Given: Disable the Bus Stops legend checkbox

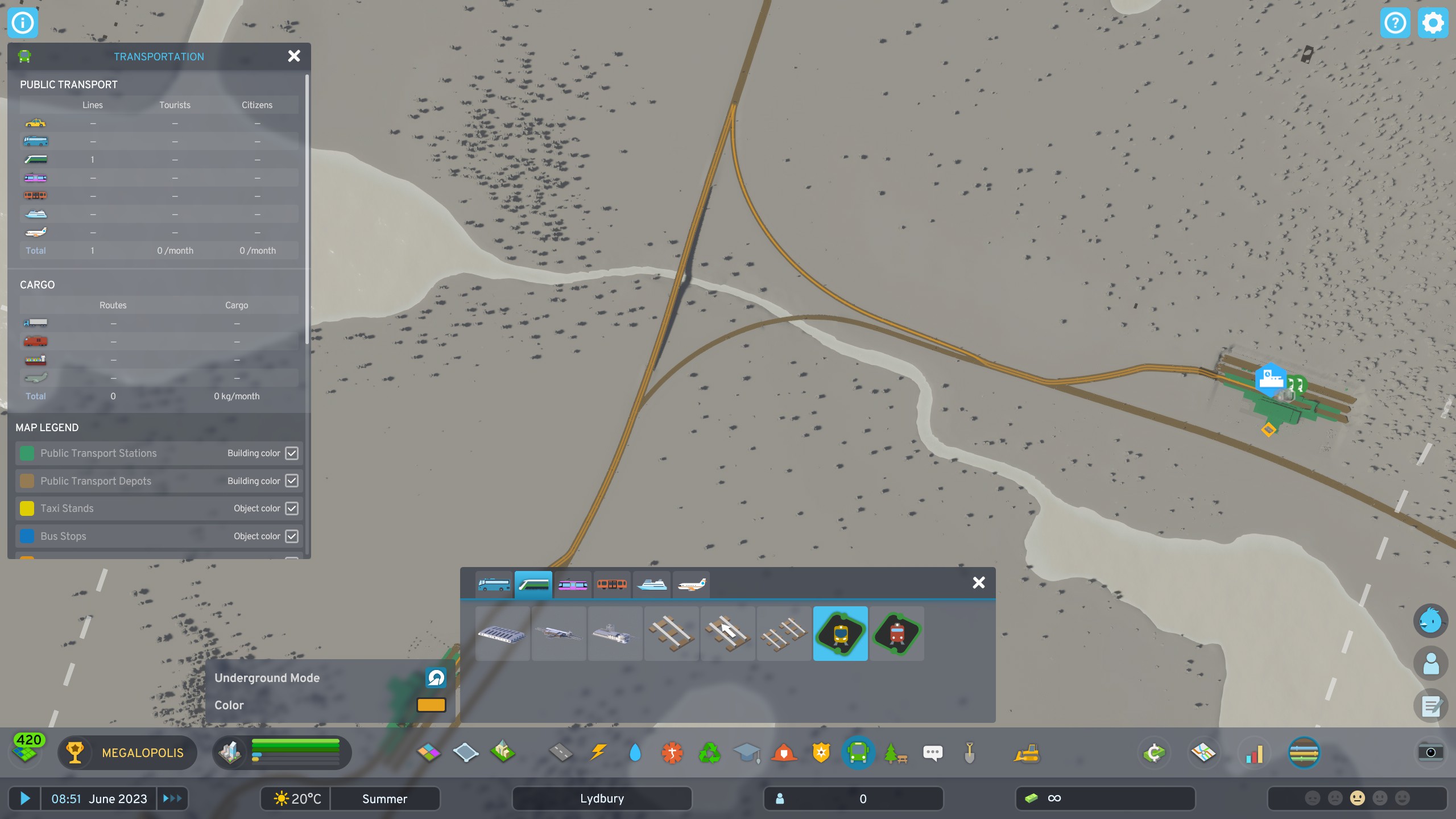Looking at the screenshot, I should pyautogui.click(x=292, y=536).
